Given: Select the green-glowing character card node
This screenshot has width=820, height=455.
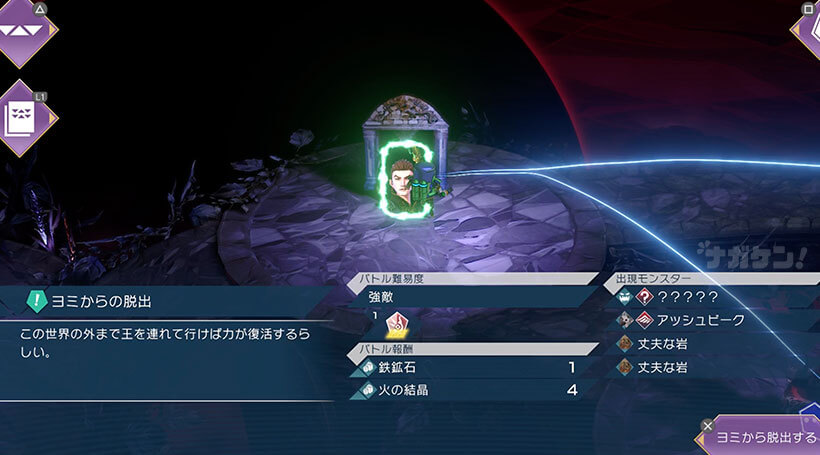Looking at the screenshot, I should tap(405, 180).
